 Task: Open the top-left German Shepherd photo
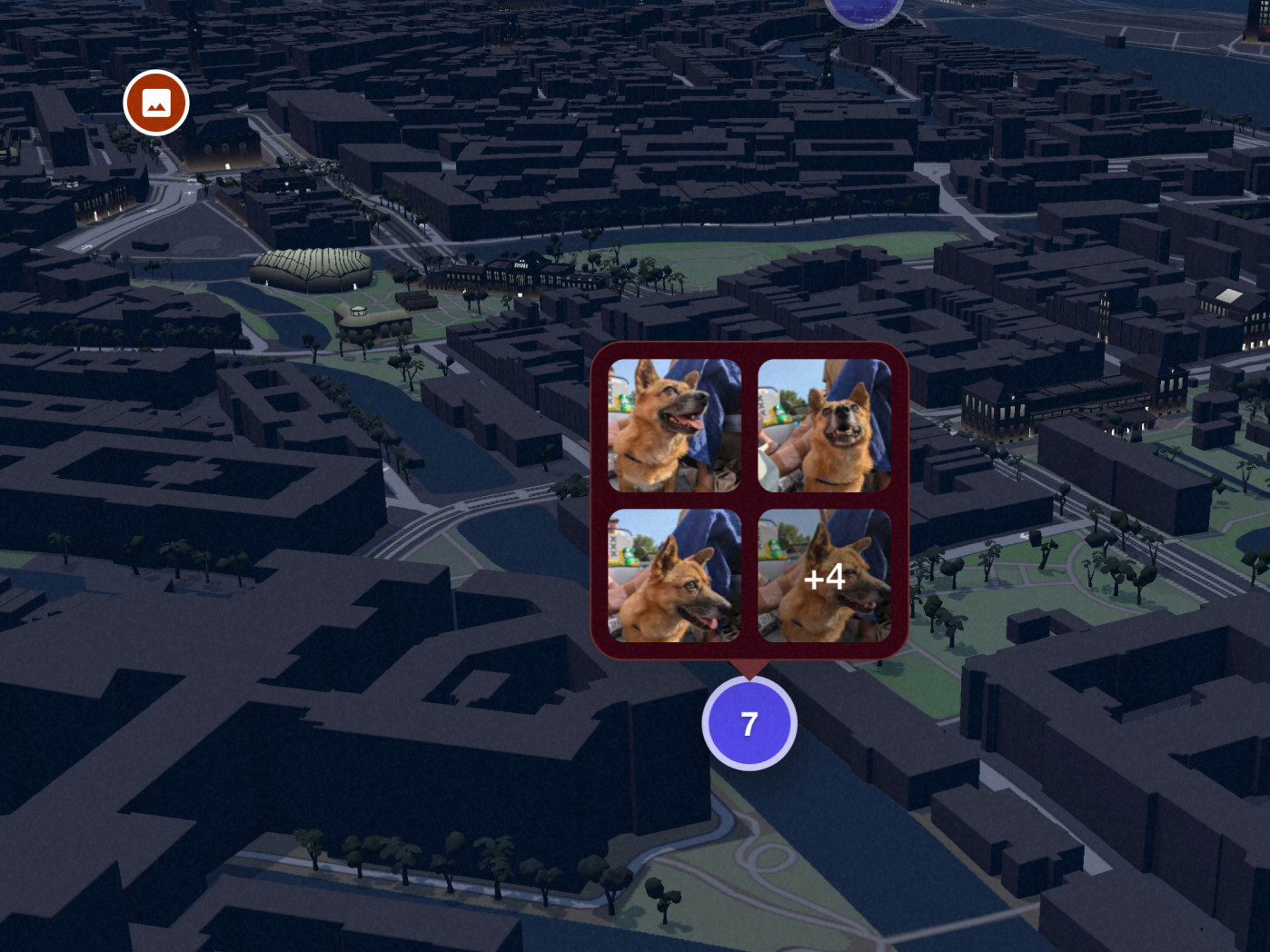pyautogui.click(x=673, y=424)
